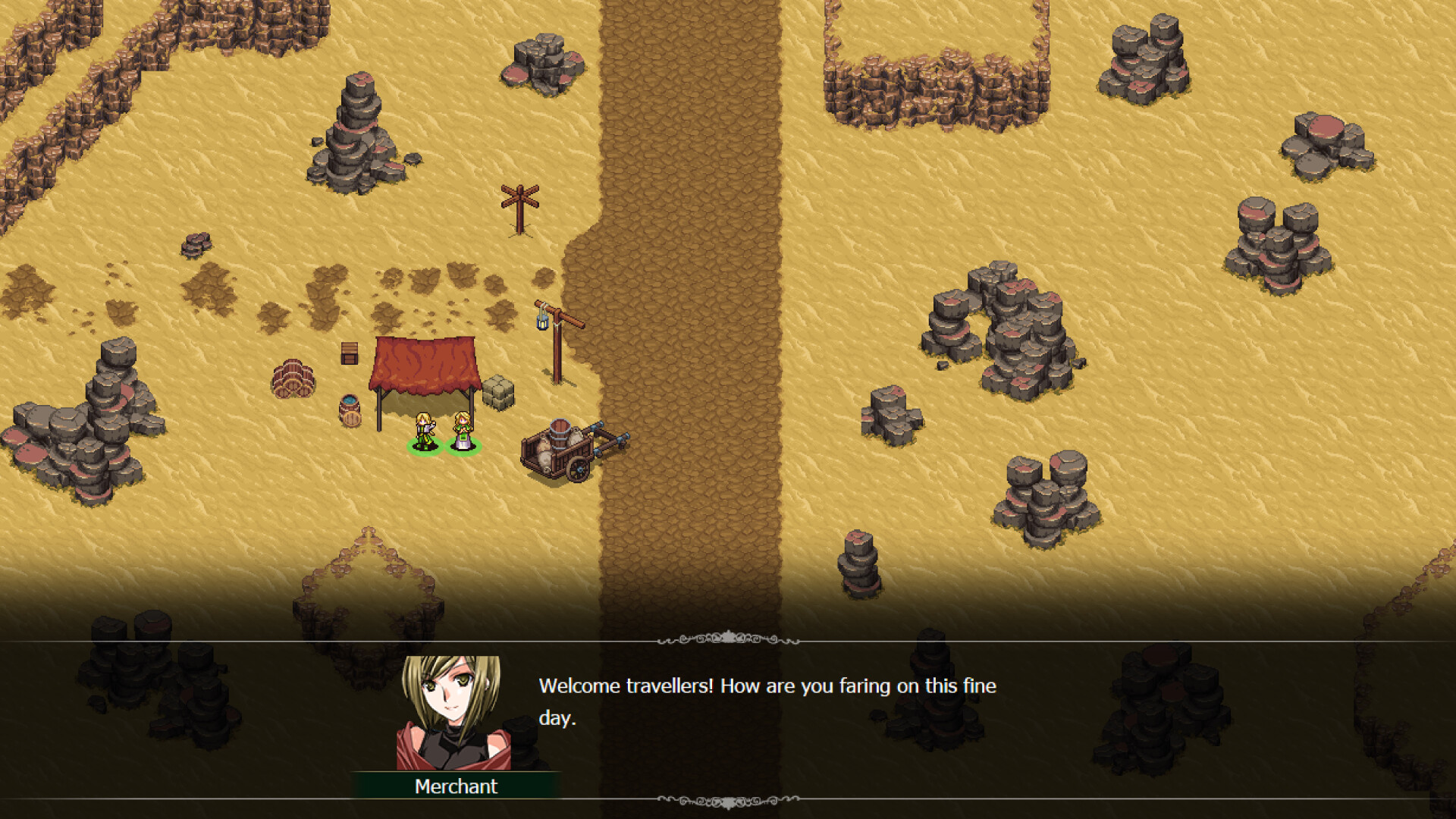1456x819 pixels.
Task: Click the hanging blue lantern on the post
Action: tap(543, 324)
